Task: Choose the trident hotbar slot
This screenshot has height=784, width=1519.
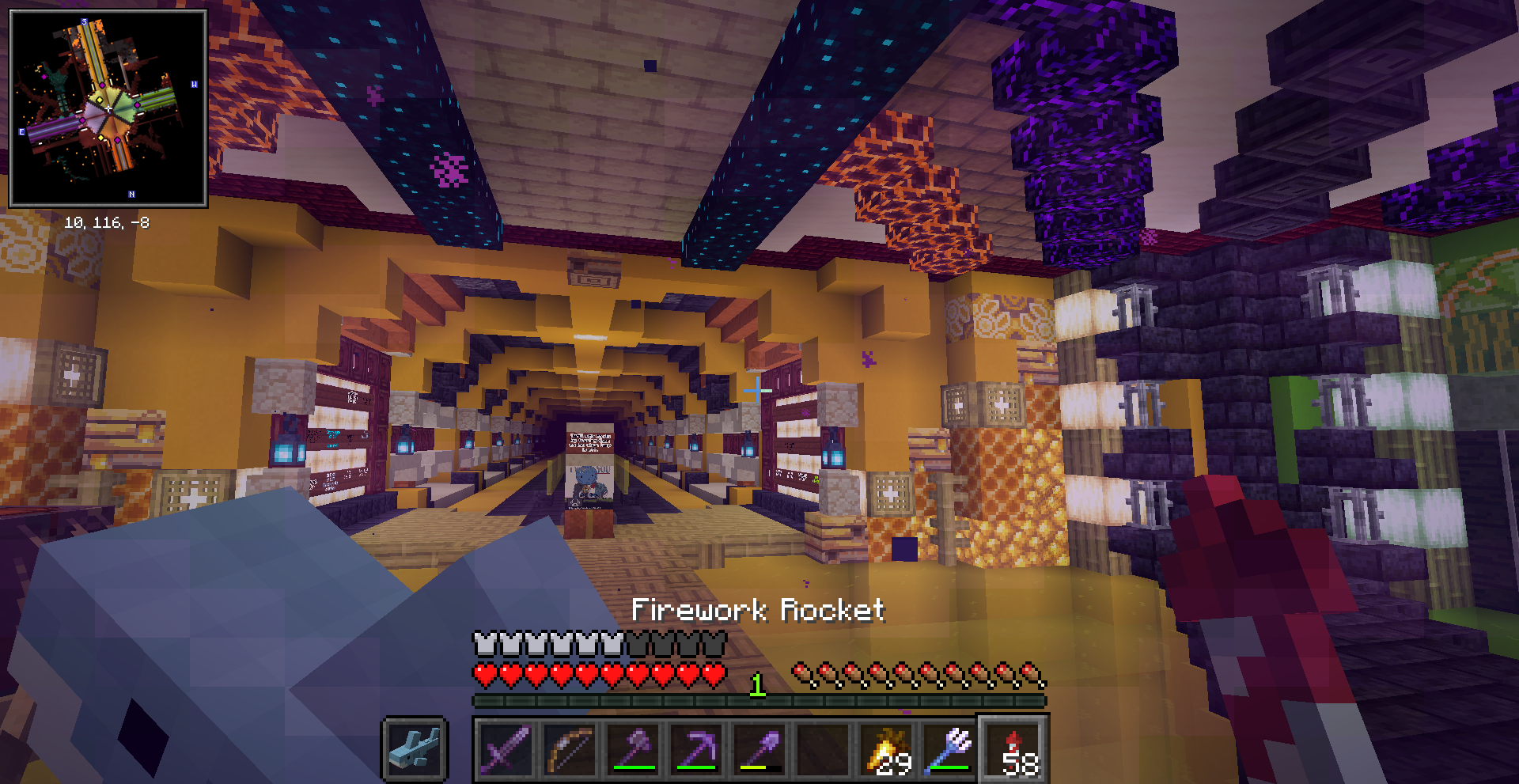Action: pyautogui.click(x=950, y=748)
